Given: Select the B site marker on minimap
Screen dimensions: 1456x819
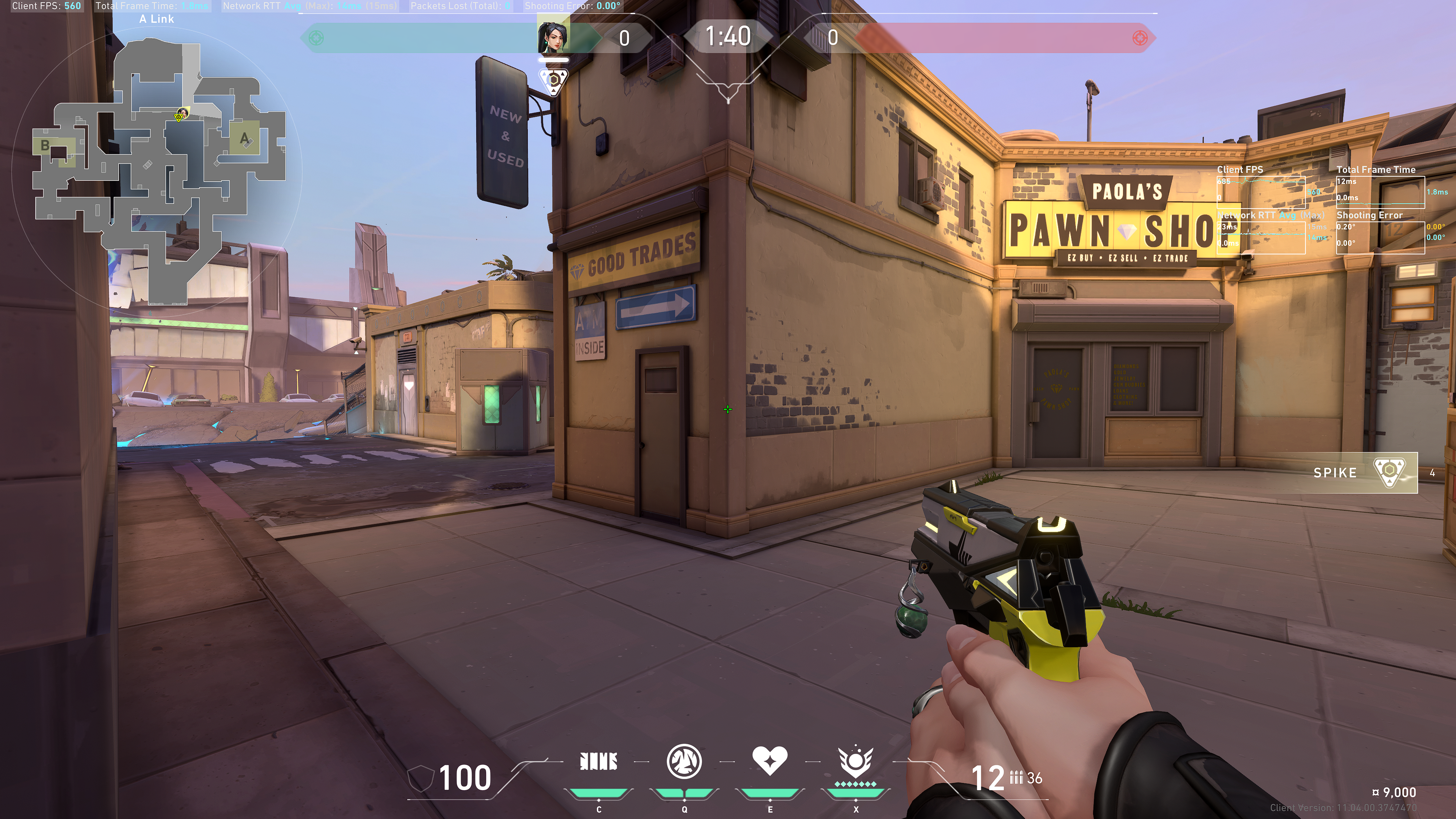Looking at the screenshot, I should pyautogui.click(x=45, y=145).
